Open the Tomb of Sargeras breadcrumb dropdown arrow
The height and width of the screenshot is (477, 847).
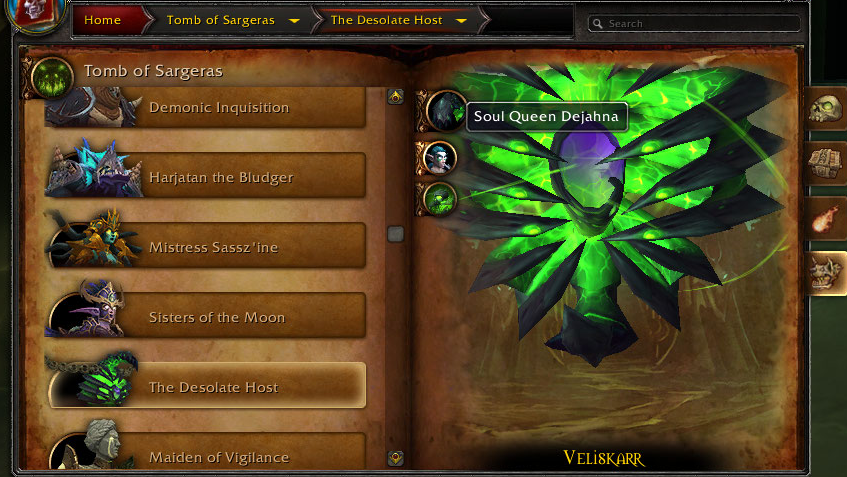[294, 21]
